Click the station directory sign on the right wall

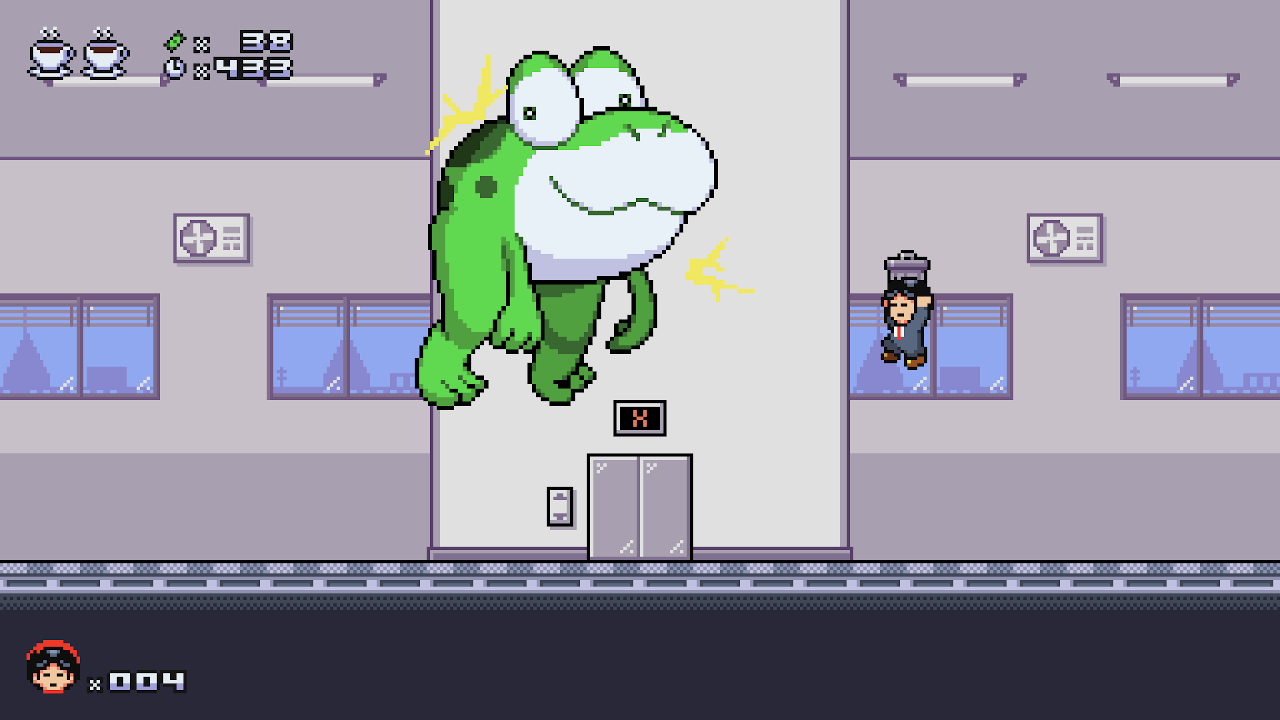(x=1063, y=236)
